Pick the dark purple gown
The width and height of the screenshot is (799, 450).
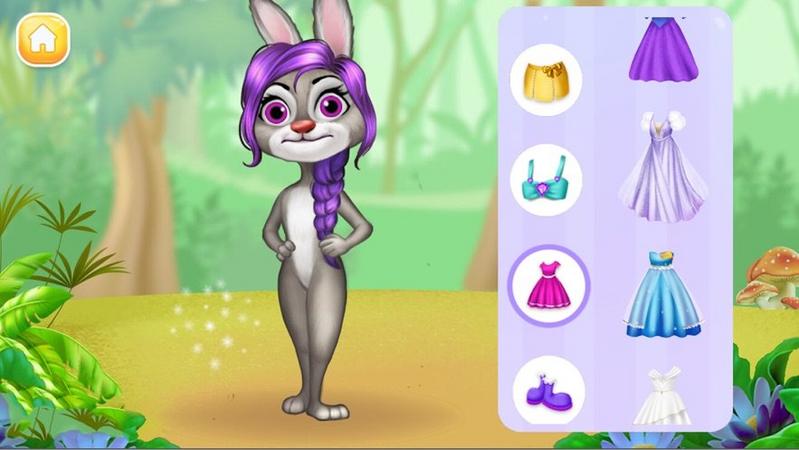[x=663, y=50]
